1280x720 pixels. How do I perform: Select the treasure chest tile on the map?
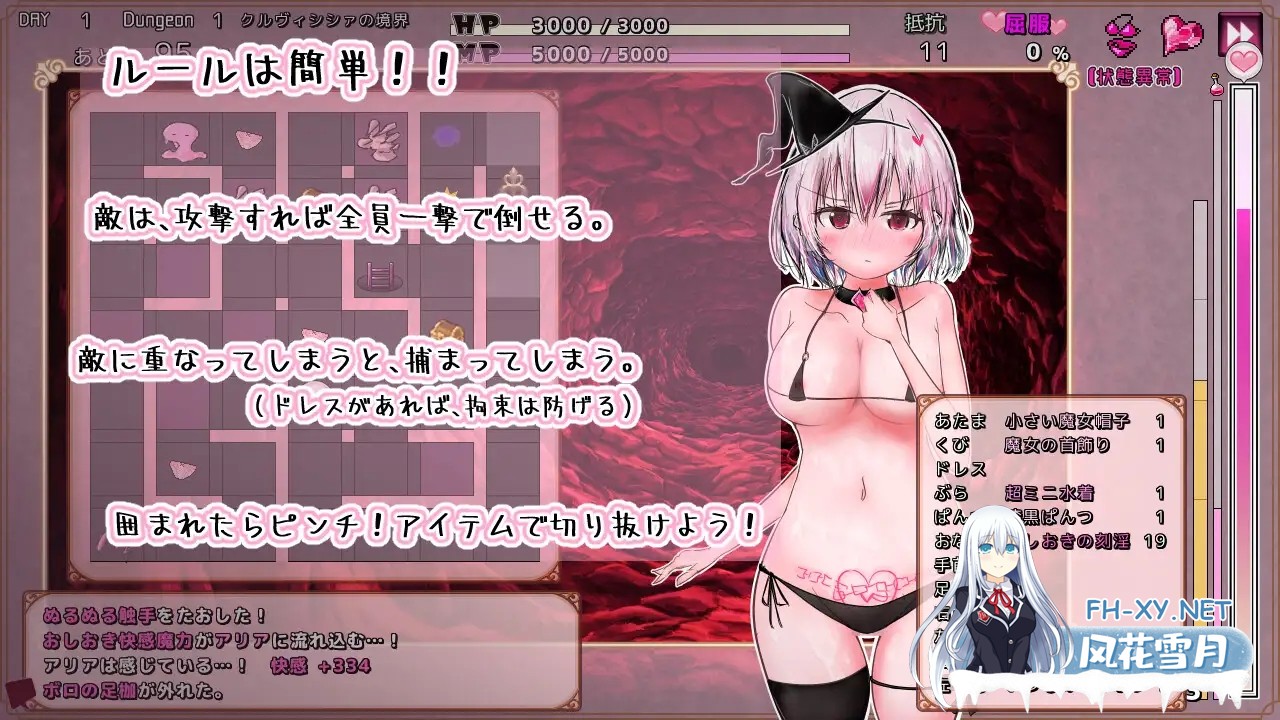pos(447,328)
